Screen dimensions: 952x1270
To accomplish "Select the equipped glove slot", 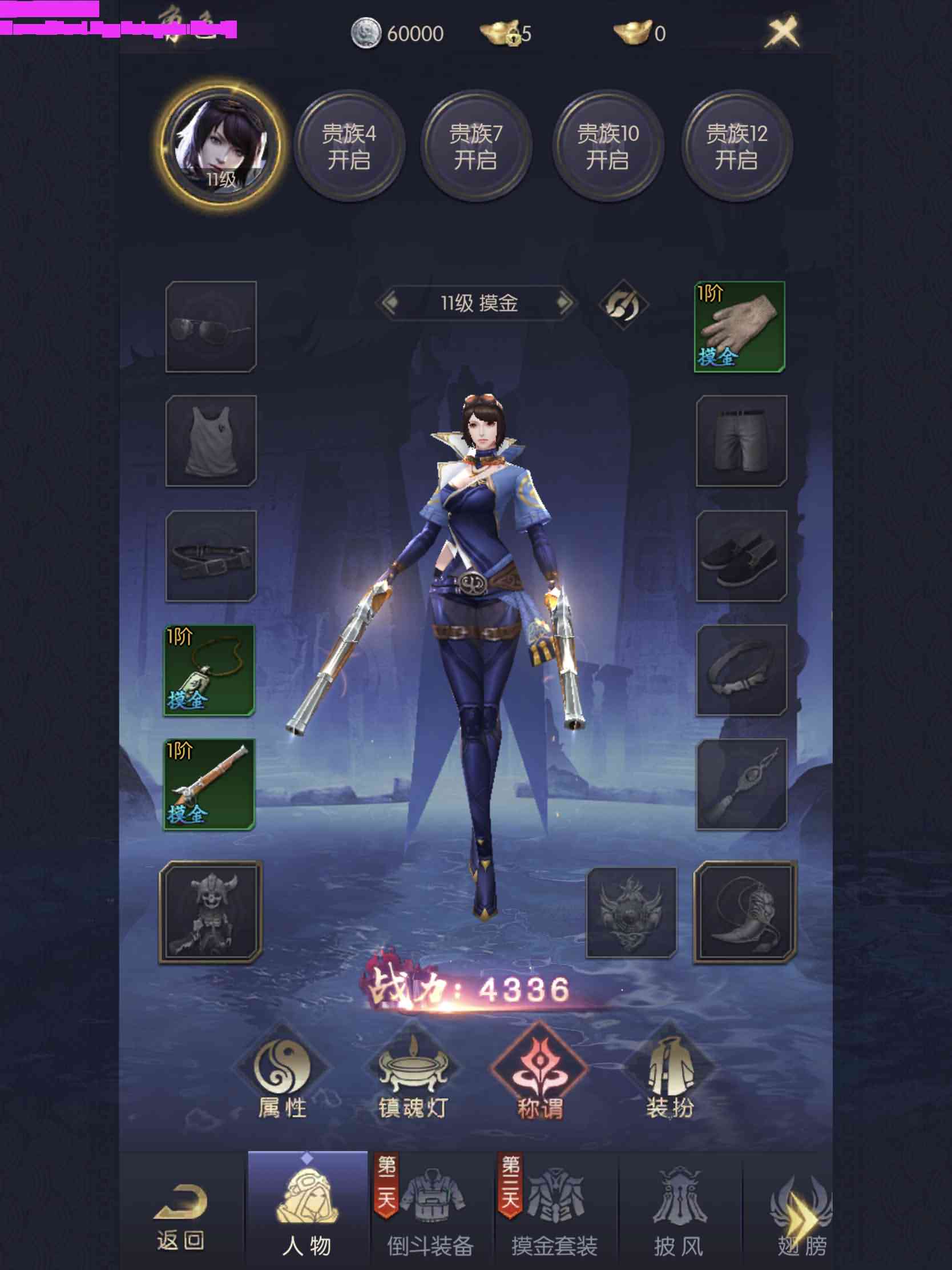I will (x=740, y=327).
